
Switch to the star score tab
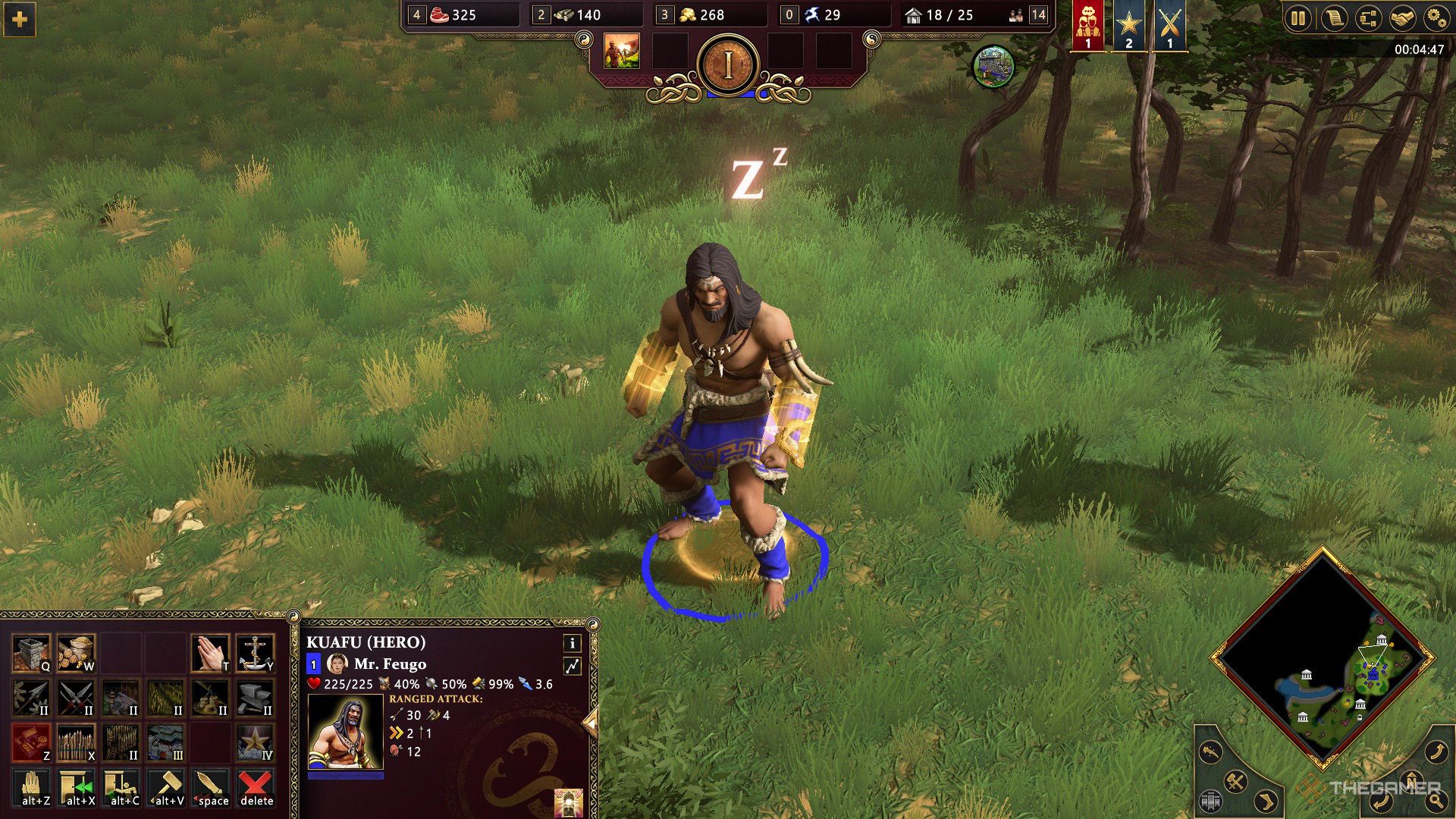tap(1128, 24)
